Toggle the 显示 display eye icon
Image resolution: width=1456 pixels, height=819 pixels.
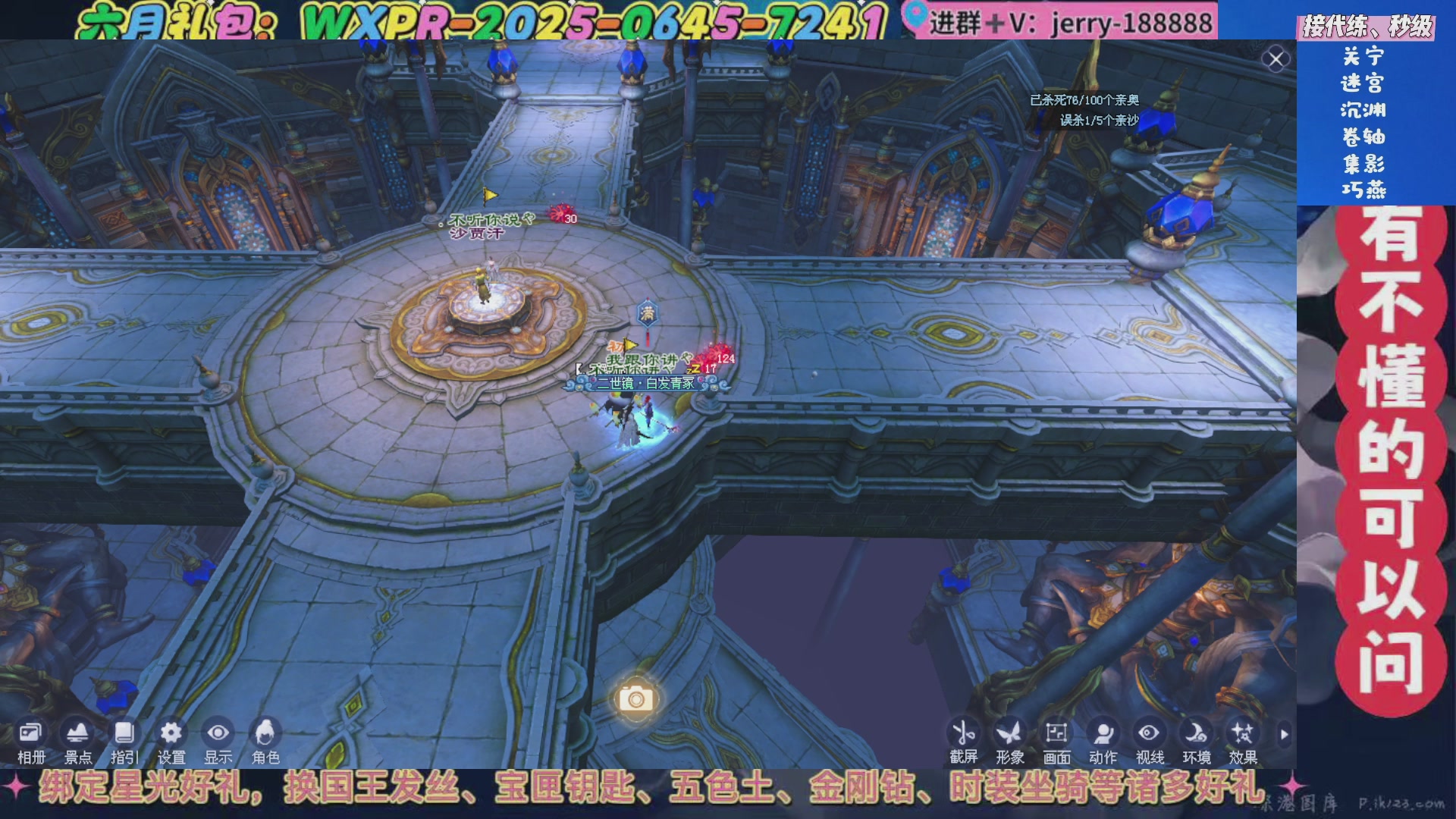[219, 732]
